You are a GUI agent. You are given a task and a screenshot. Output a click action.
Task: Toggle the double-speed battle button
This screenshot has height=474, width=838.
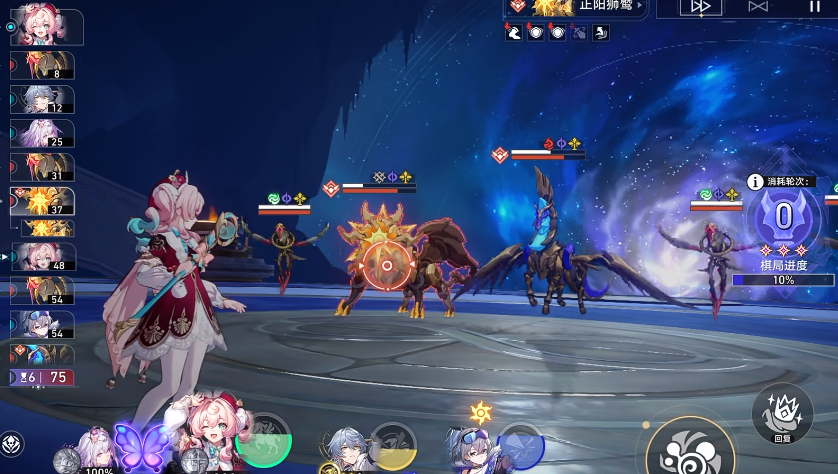tap(701, 7)
